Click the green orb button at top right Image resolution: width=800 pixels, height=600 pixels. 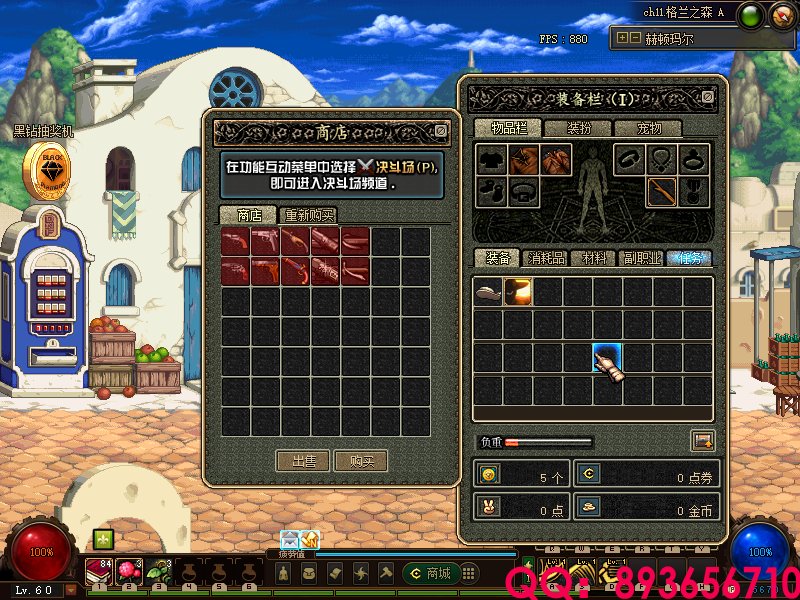753,14
